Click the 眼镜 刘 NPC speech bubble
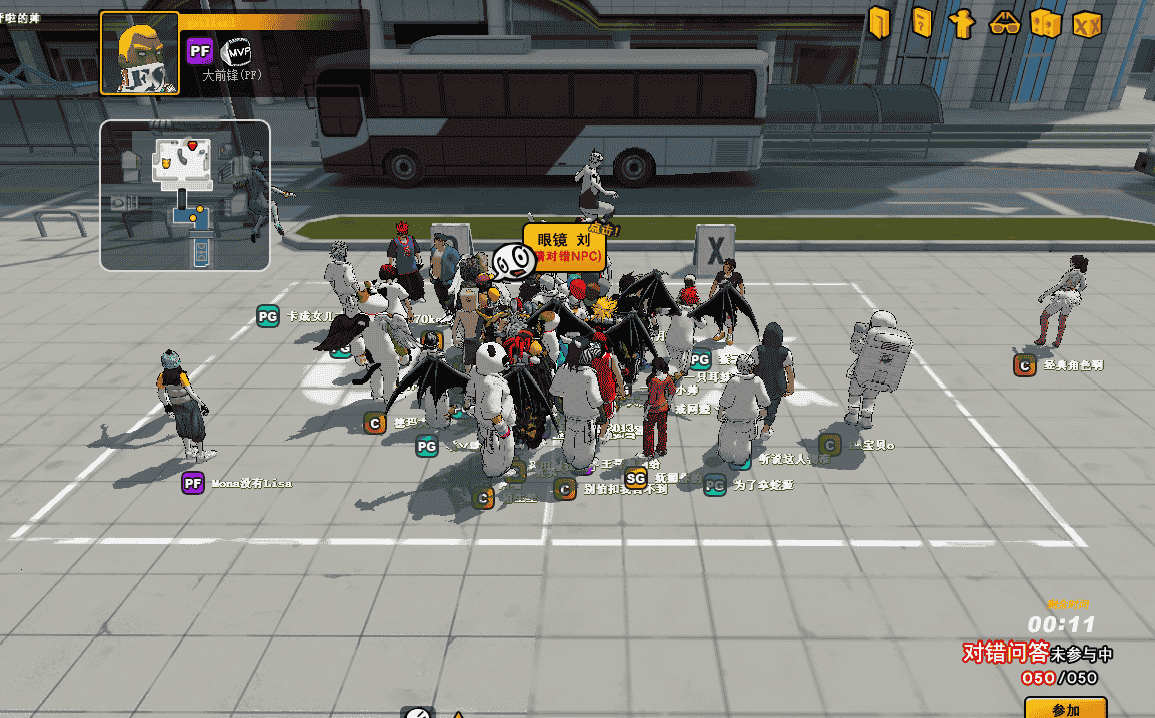Screen dimensions: 1155x718 click(x=563, y=247)
